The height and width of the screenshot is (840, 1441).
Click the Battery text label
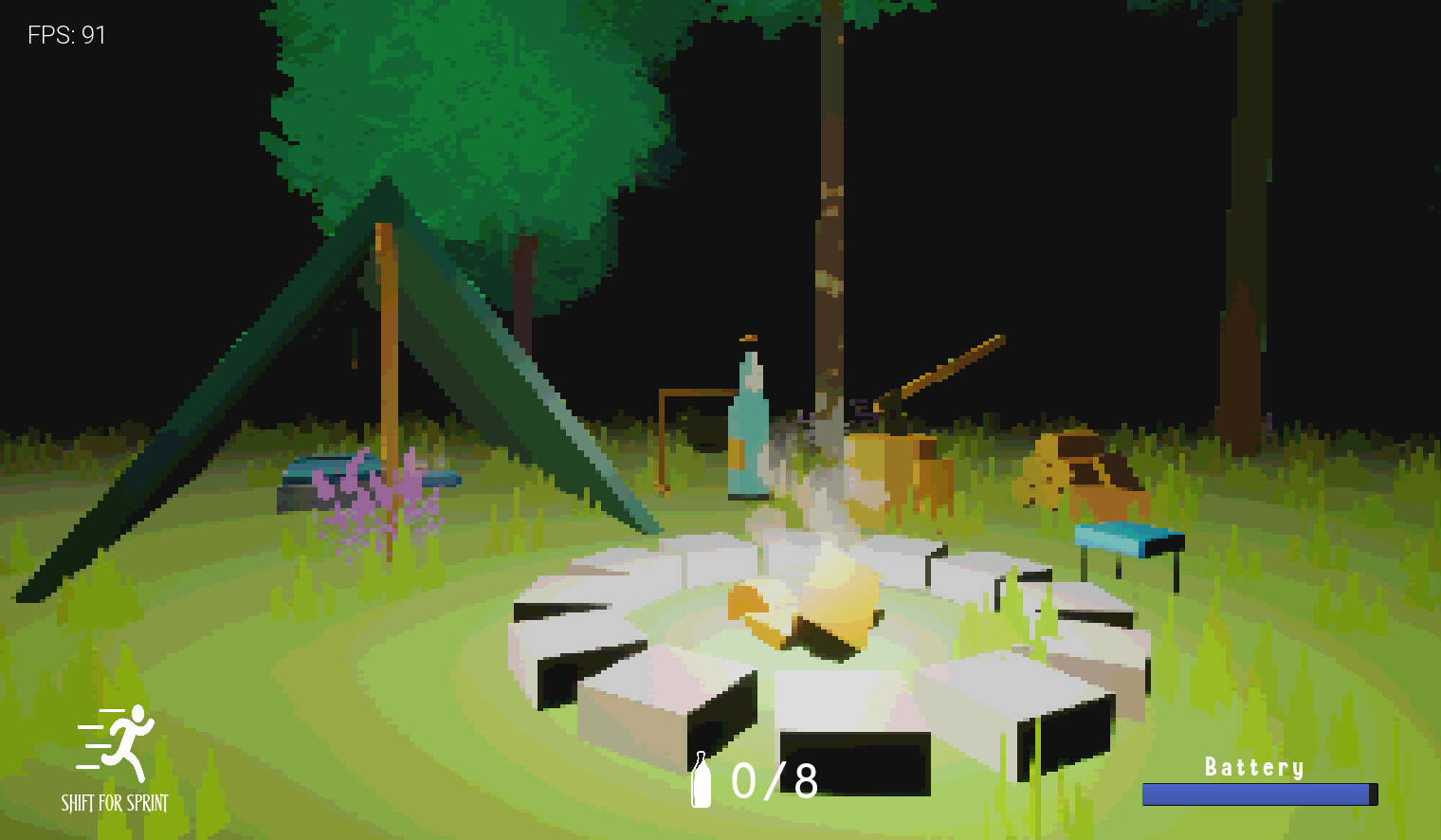(1256, 766)
